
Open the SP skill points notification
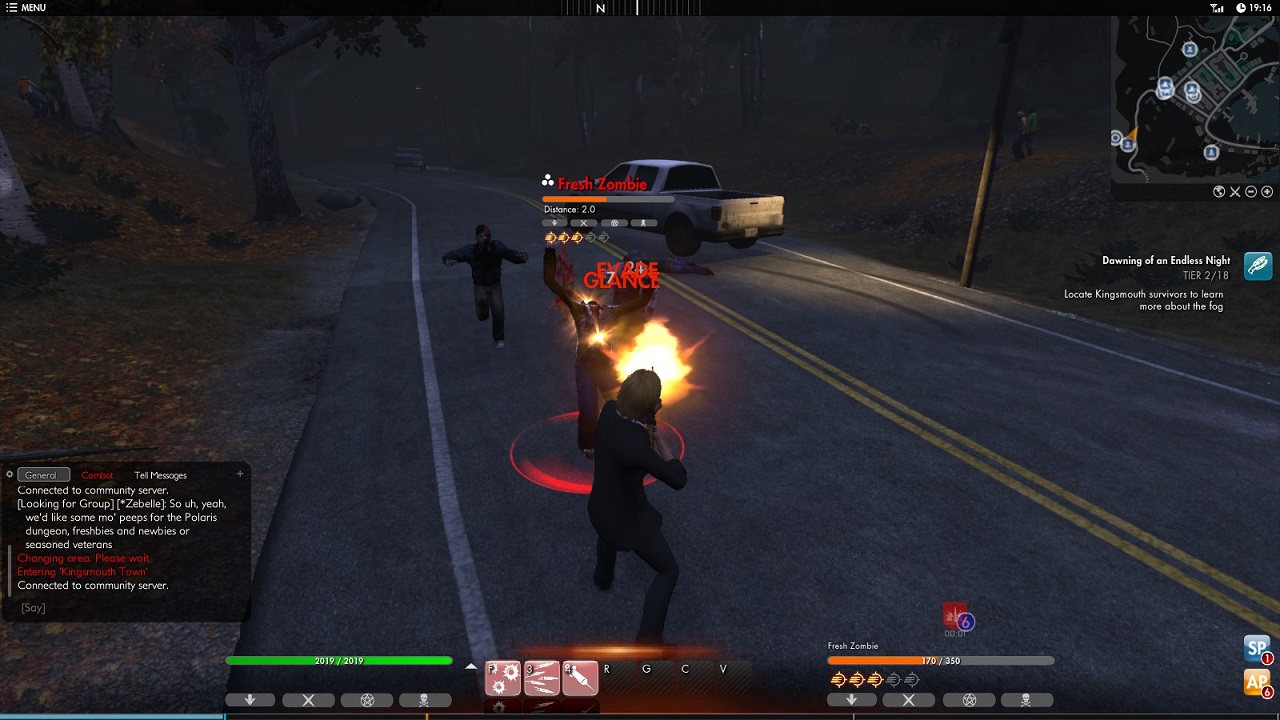pyautogui.click(x=1257, y=648)
